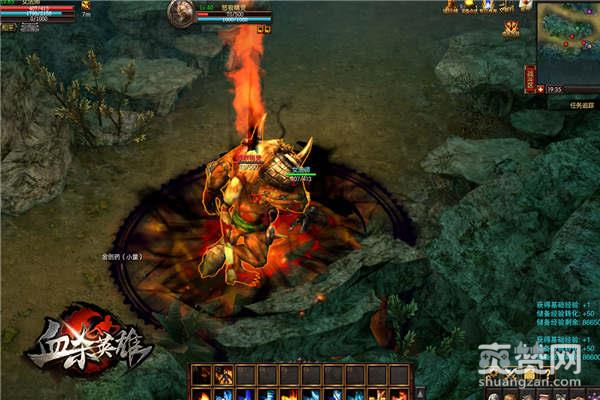
Task: Activate the first dark skill slot
Action: 201,375
